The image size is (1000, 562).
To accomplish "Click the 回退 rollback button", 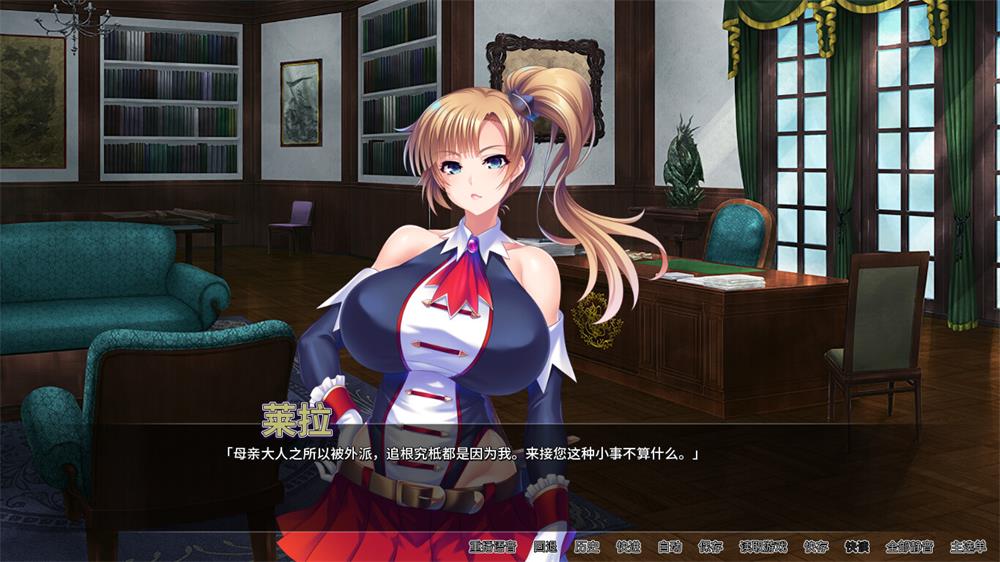I will pos(545,547).
